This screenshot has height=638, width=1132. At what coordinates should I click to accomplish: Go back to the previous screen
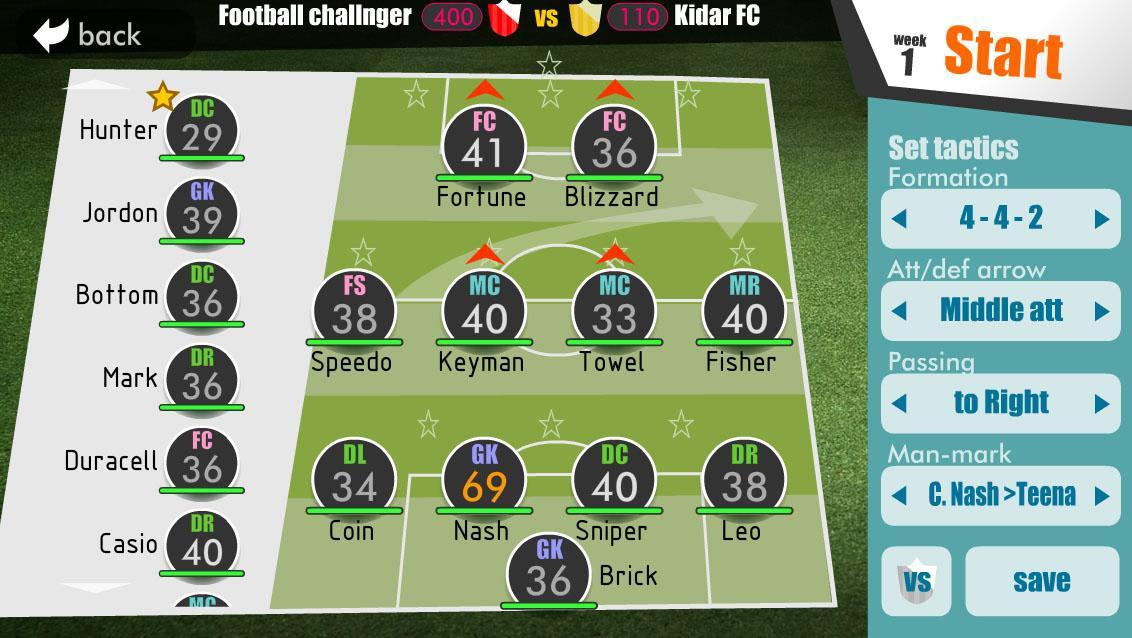pos(90,35)
